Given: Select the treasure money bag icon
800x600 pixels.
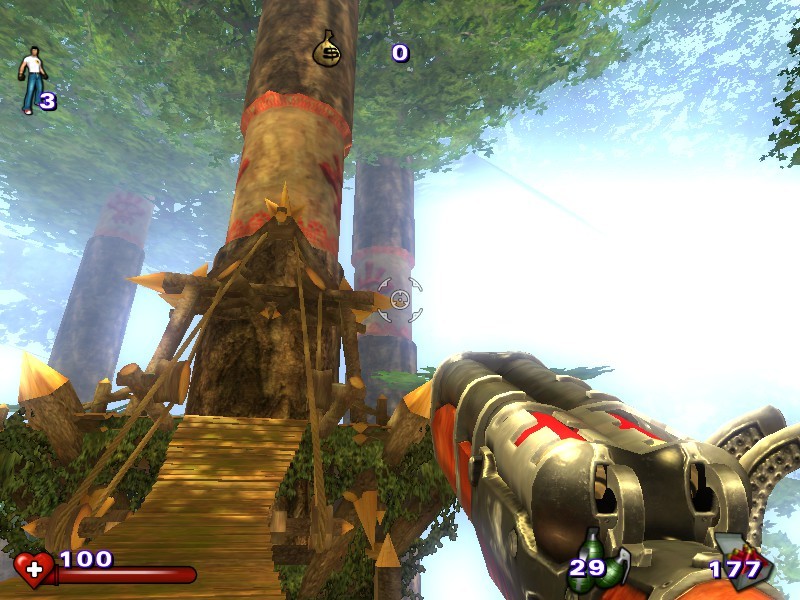Looking at the screenshot, I should pos(326,49).
